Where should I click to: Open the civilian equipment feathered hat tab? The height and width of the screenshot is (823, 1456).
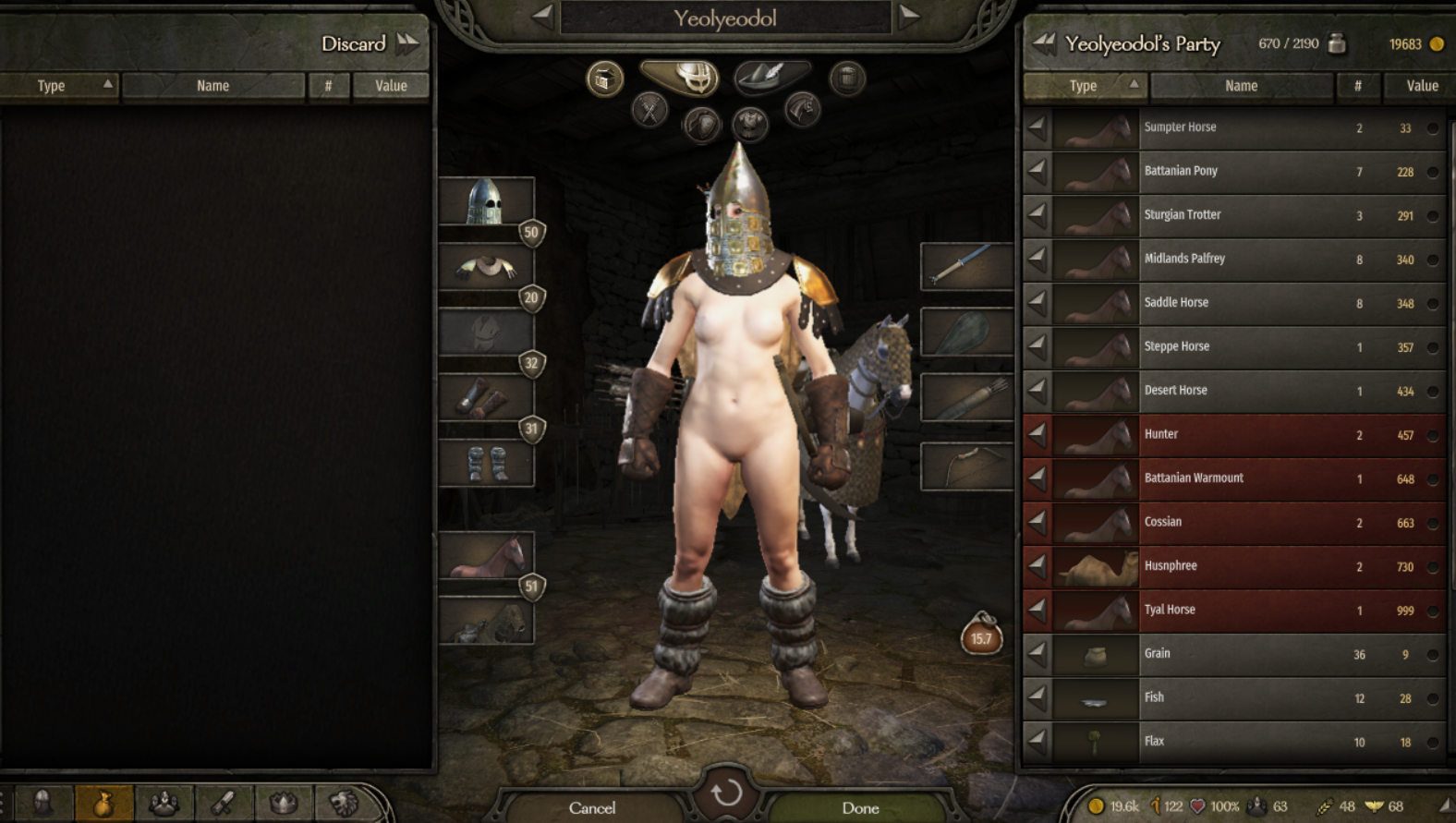pos(771,77)
